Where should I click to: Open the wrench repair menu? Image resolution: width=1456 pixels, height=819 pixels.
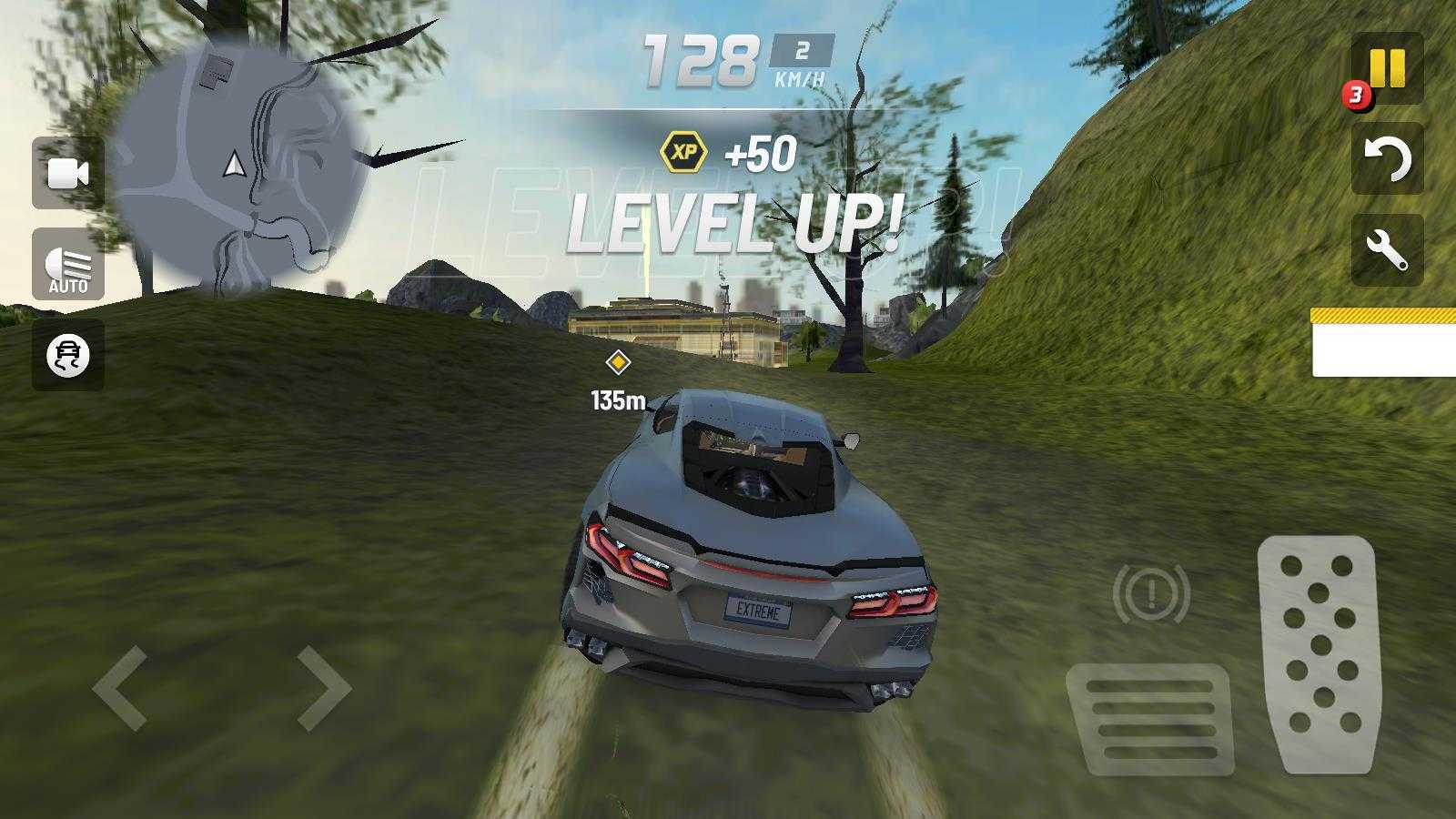pos(1387,250)
